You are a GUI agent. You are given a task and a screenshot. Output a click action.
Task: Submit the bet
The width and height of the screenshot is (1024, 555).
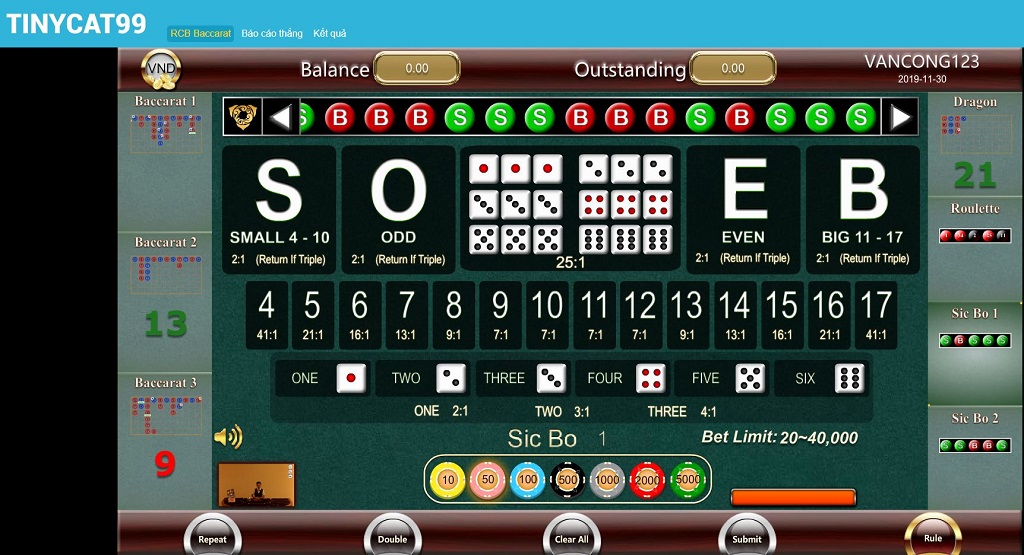[746, 536]
